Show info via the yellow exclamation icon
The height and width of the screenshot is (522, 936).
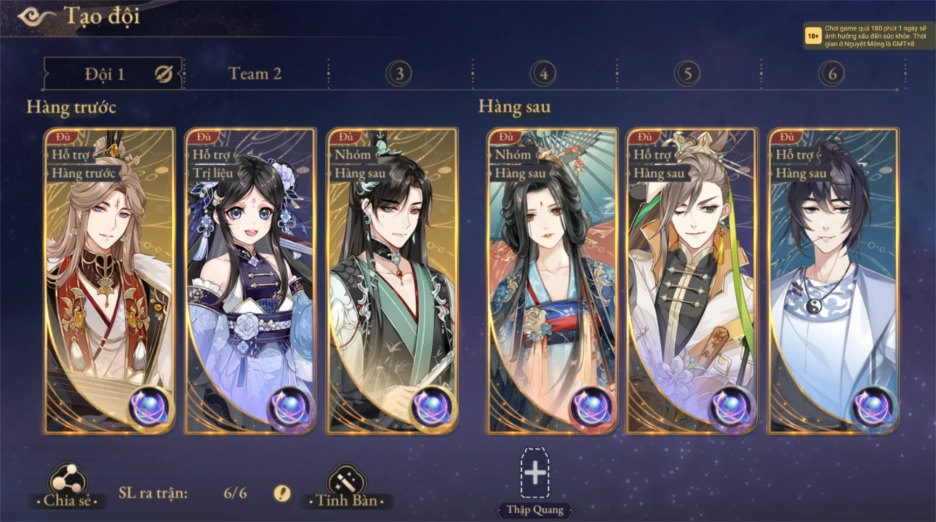coord(282,493)
